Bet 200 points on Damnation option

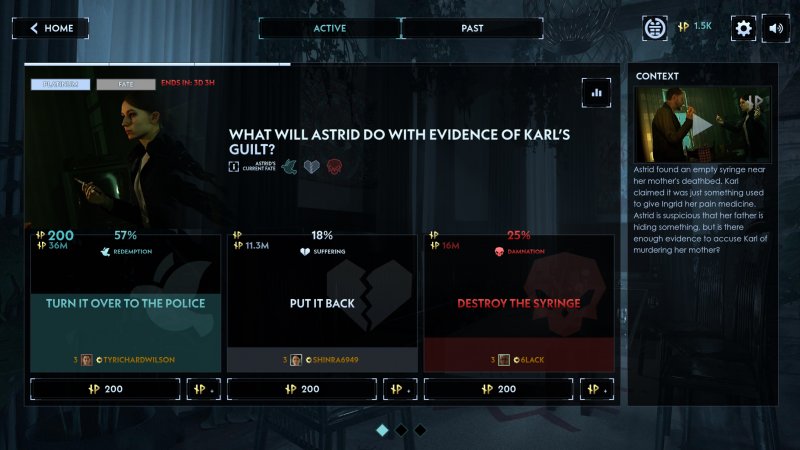tap(499, 388)
